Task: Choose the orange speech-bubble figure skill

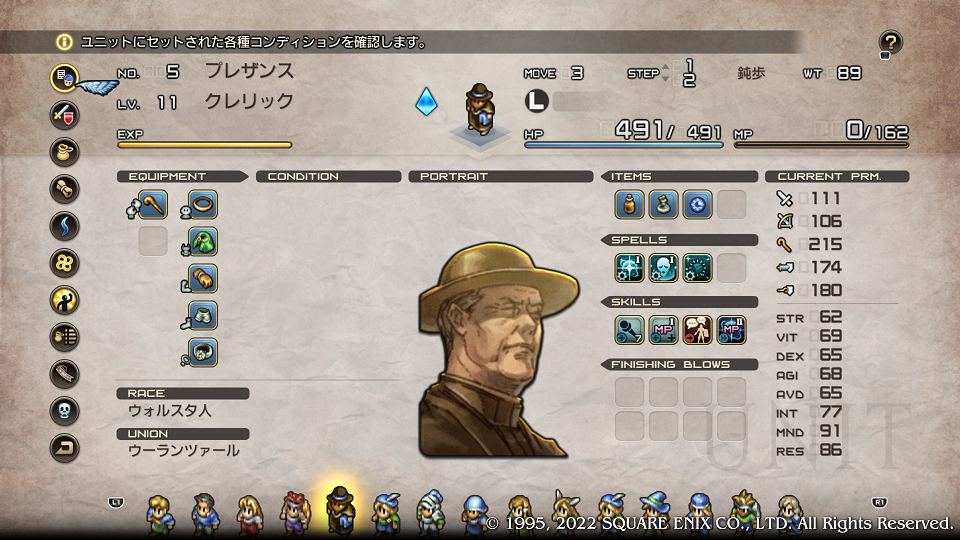Action: point(697,329)
